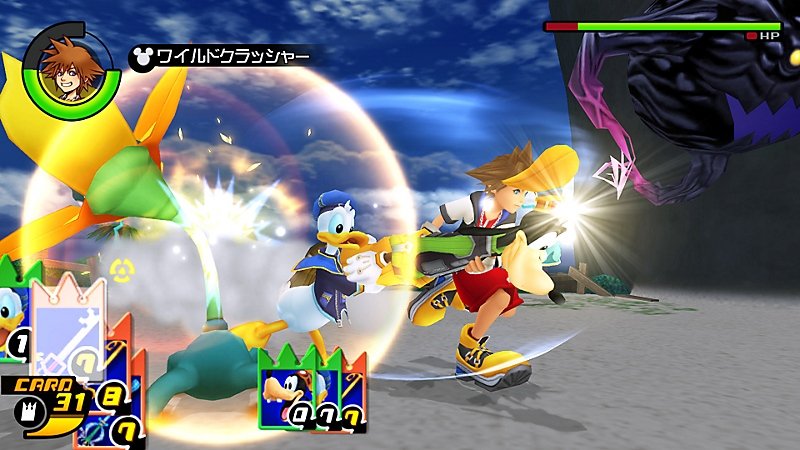Select the Donald friend card in the deck
800x450 pixels.
coord(13,312)
